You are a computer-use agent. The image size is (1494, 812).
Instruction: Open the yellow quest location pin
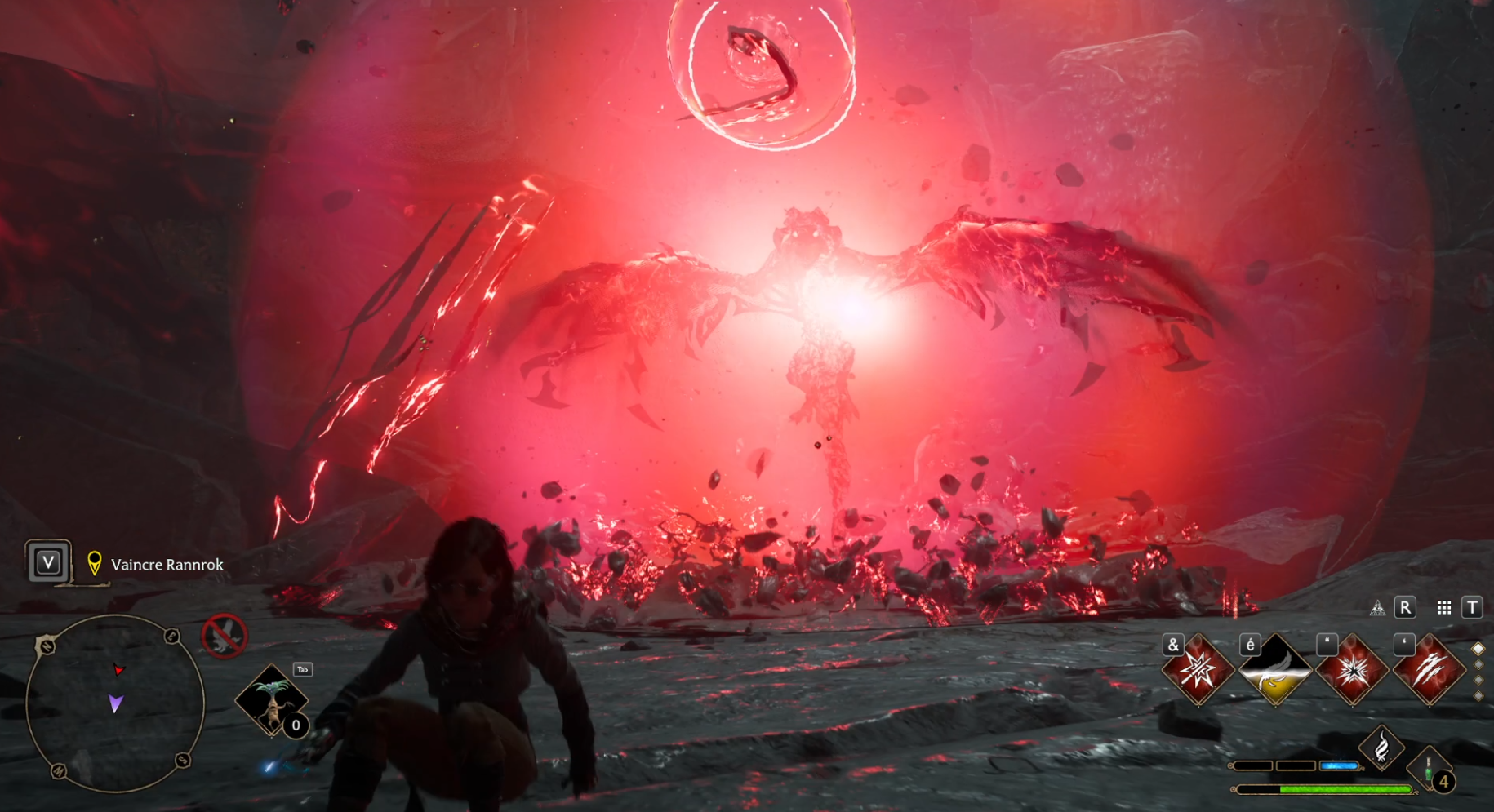tap(95, 562)
